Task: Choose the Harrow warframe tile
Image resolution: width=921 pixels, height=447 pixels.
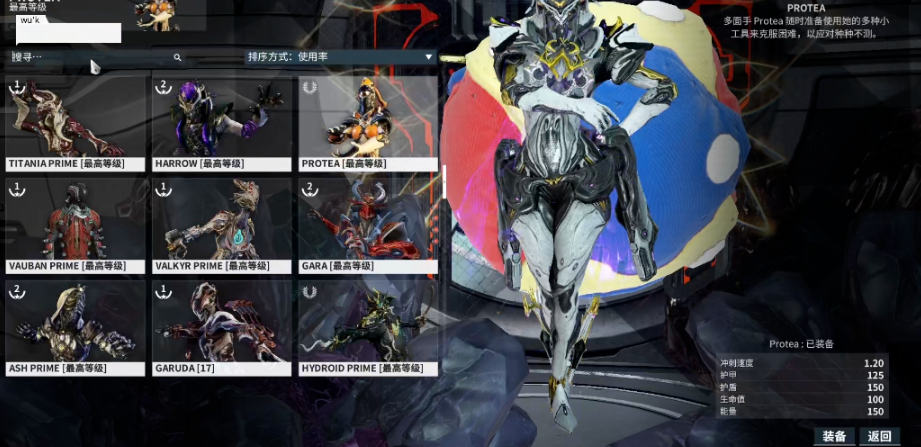Action: click(x=222, y=121)
